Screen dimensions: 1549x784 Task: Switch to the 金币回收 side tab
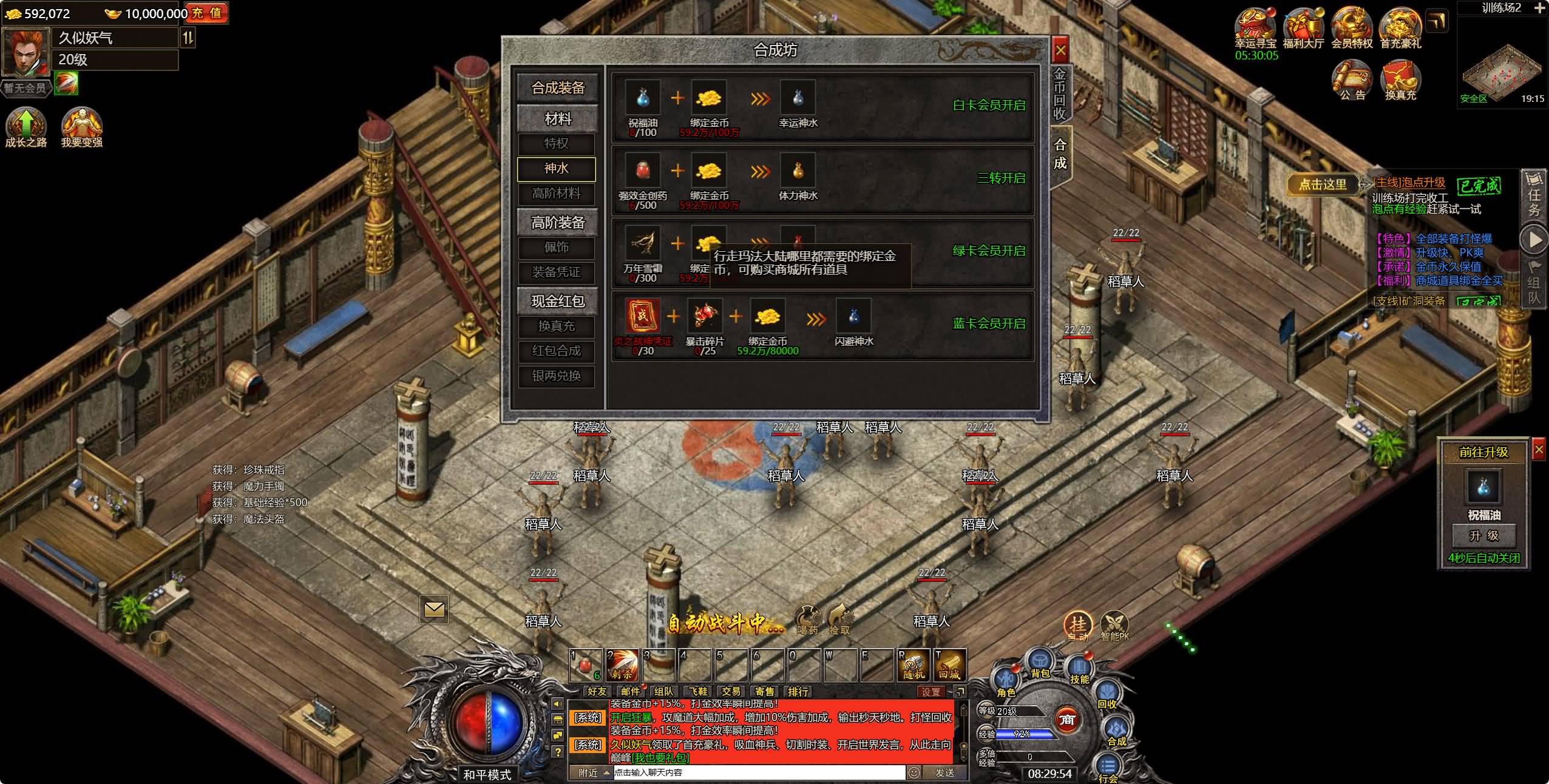tap(1059, 94)
